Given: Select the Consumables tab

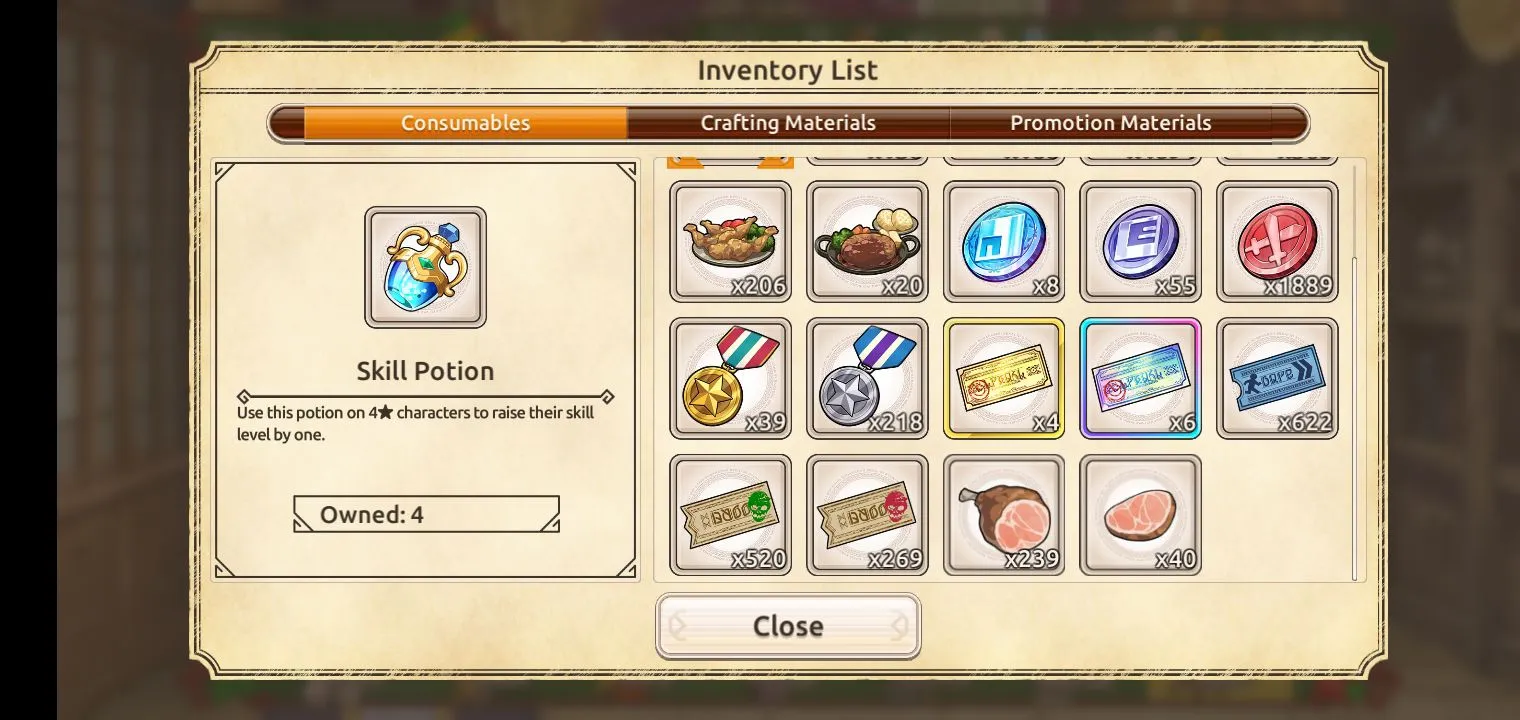Looking at the screenshot, I should [x=465, y=123].
